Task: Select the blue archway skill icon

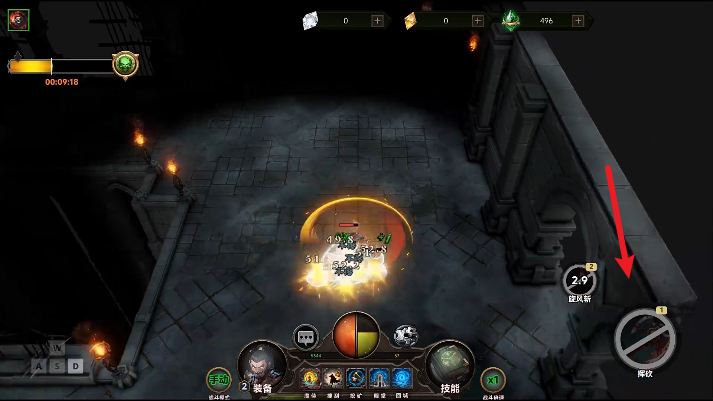Action: 379,378
